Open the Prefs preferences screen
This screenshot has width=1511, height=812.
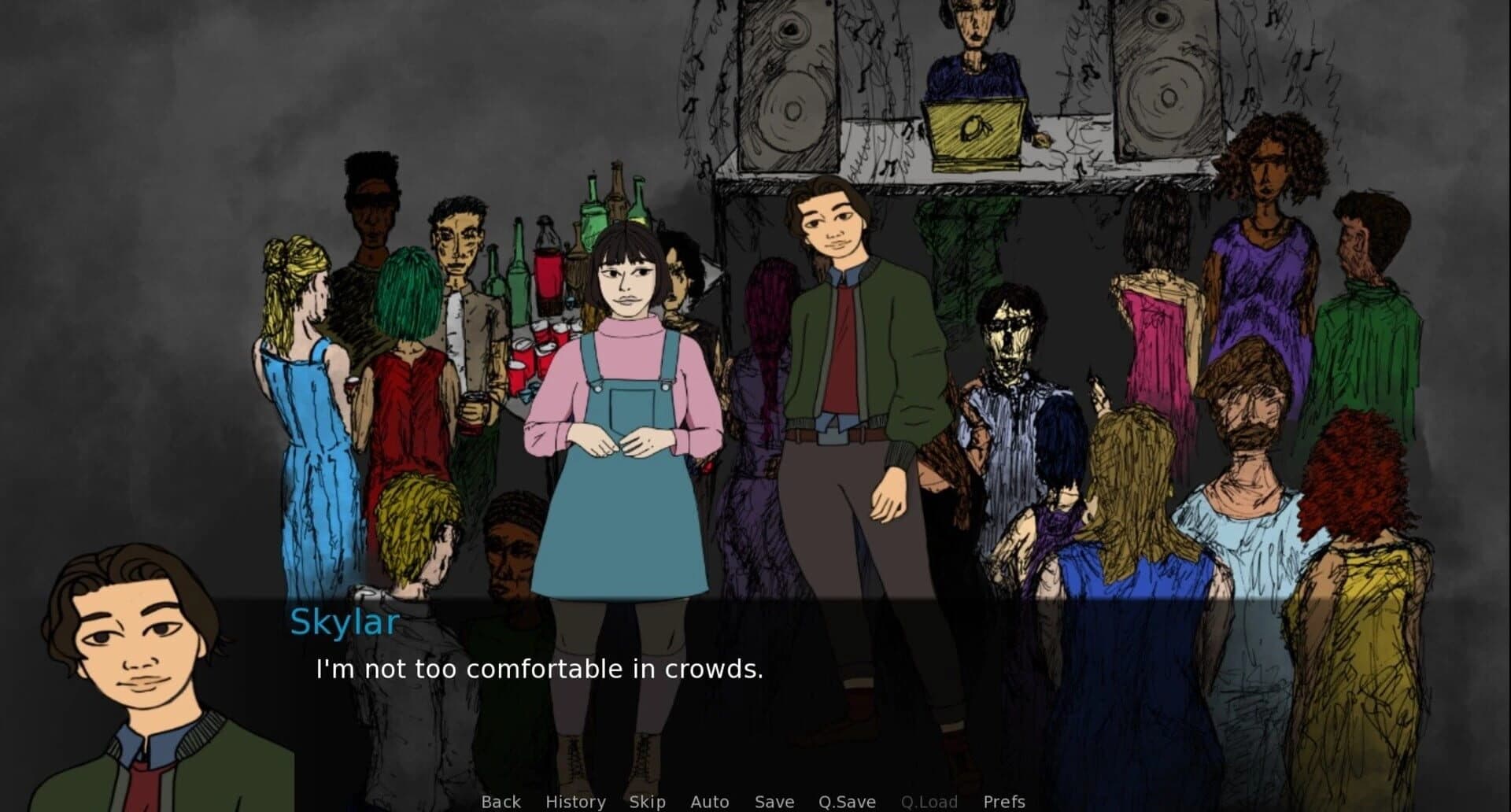coord(1003,801)
